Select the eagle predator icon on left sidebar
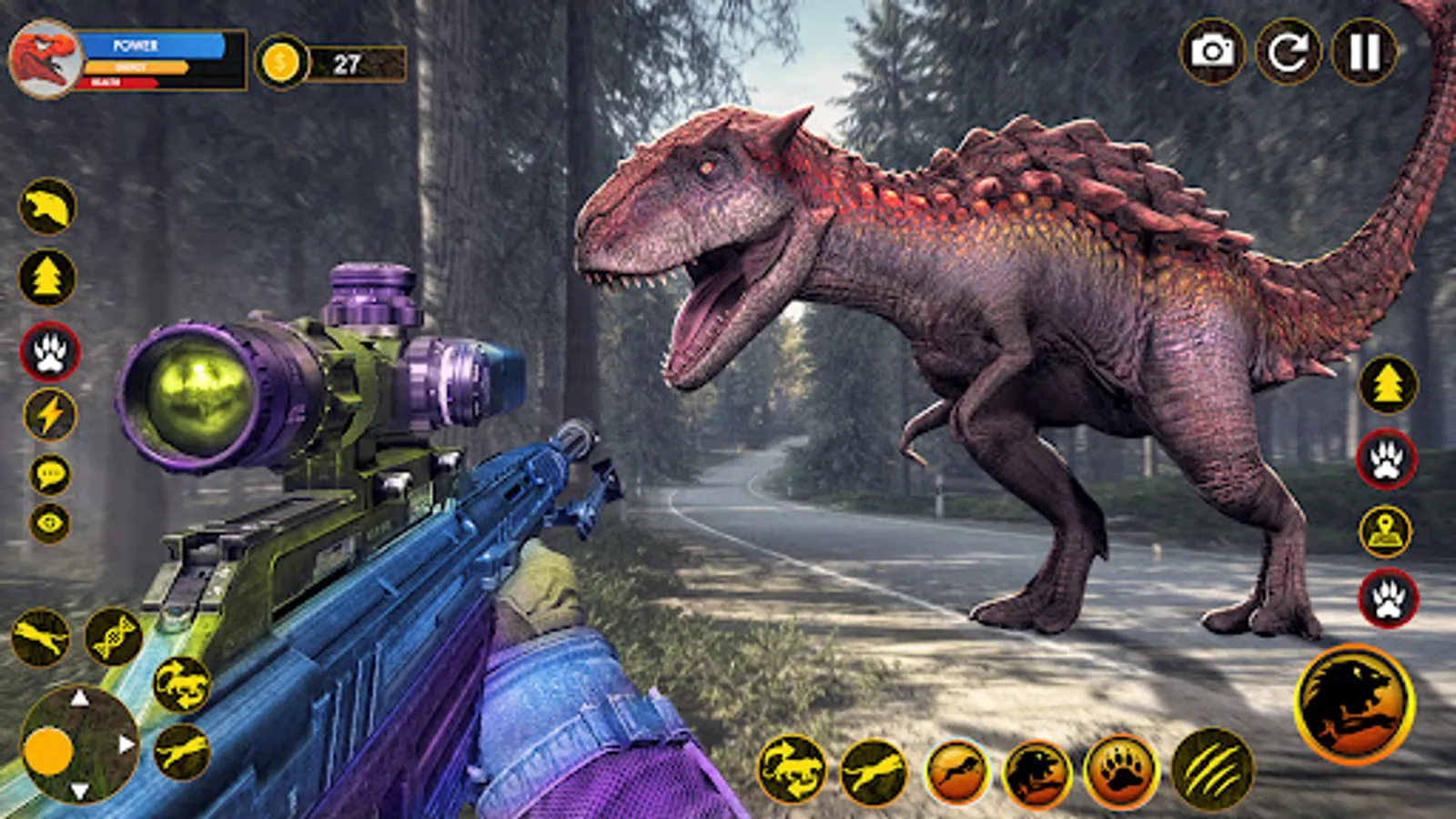 (44, 207)
